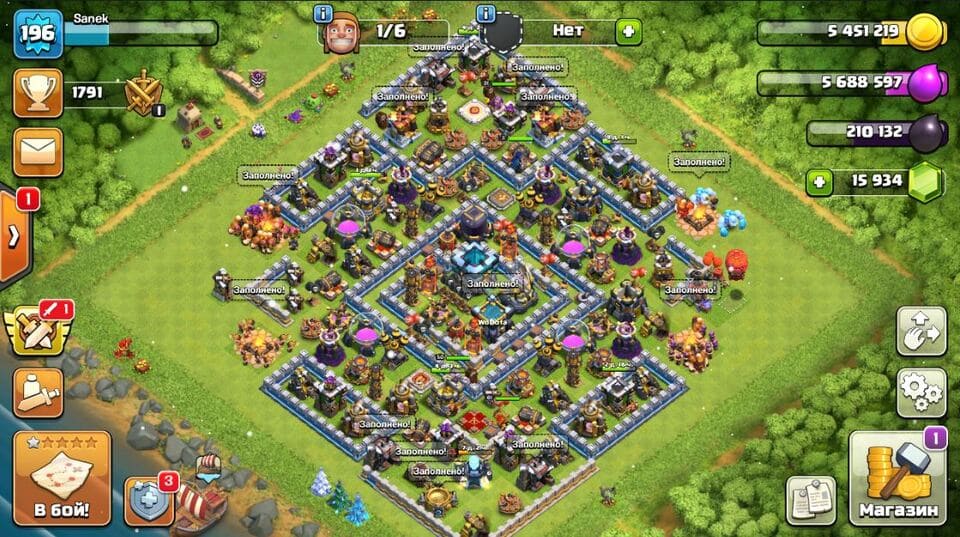Open the Магазин shop
The width and height of the screenshot is (960, 537).
898,478
